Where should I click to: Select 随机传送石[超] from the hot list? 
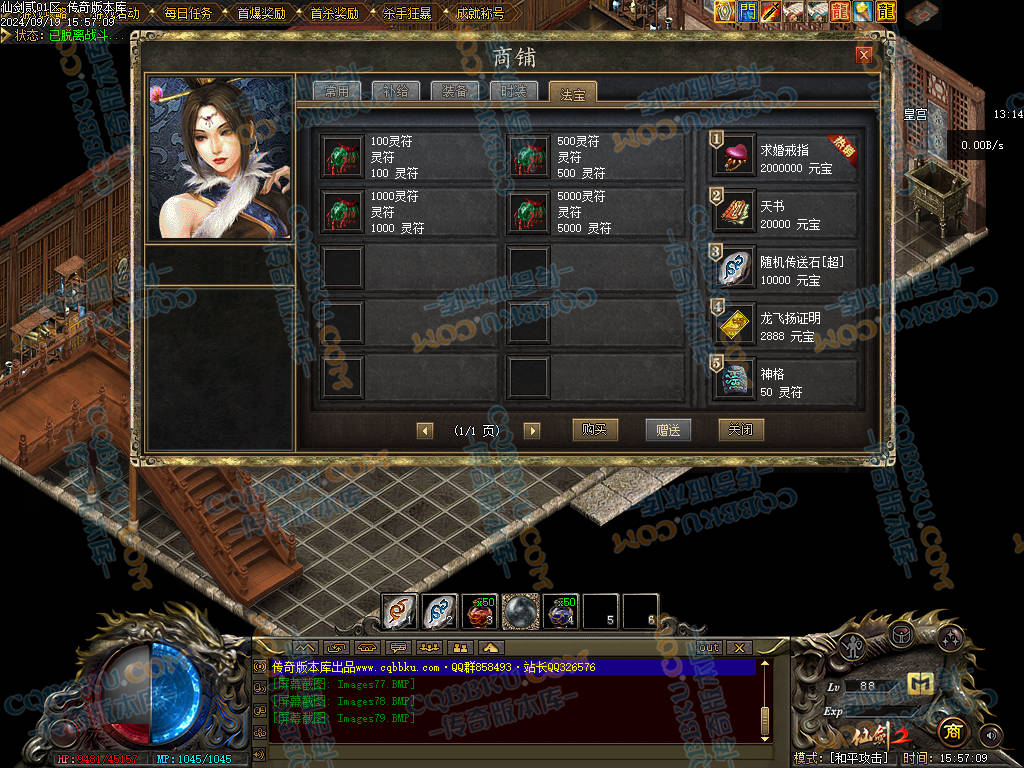click(784, 268)
